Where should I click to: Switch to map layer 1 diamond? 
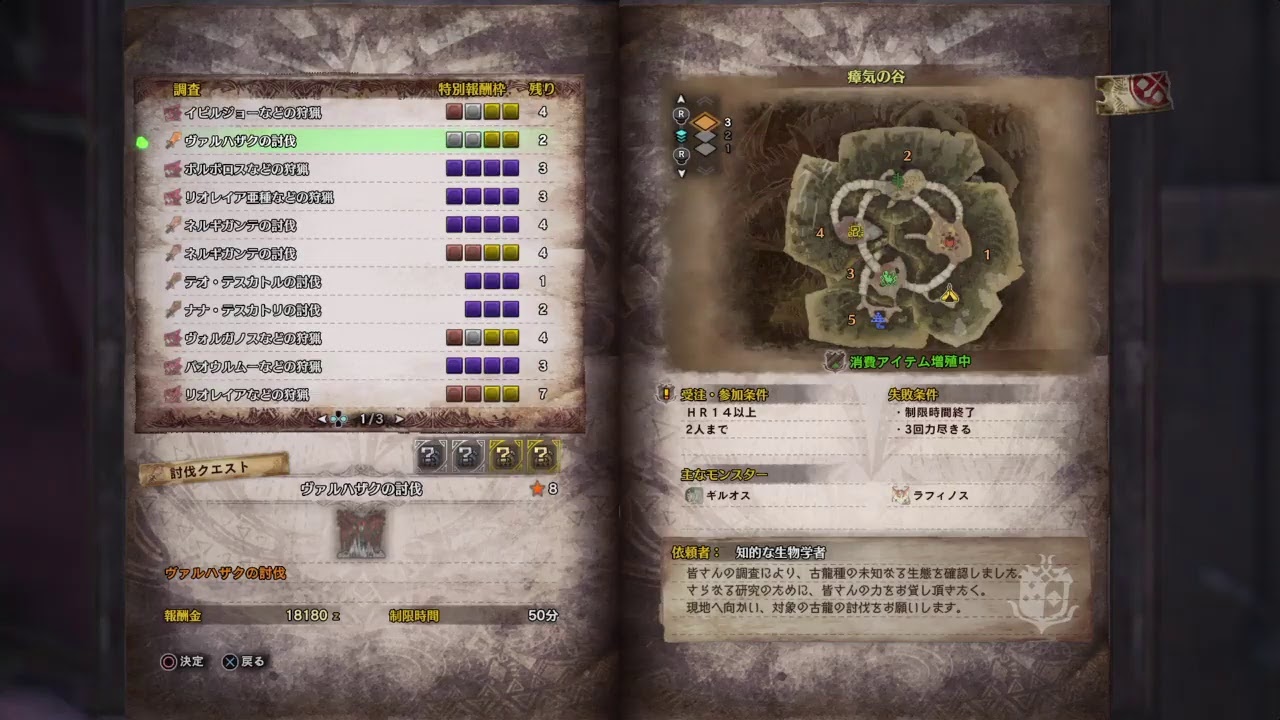click(x=704, y=148)
